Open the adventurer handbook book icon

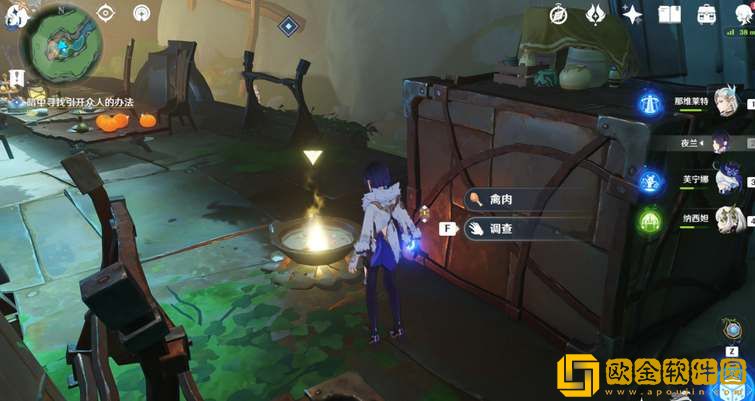pos(669,14)
